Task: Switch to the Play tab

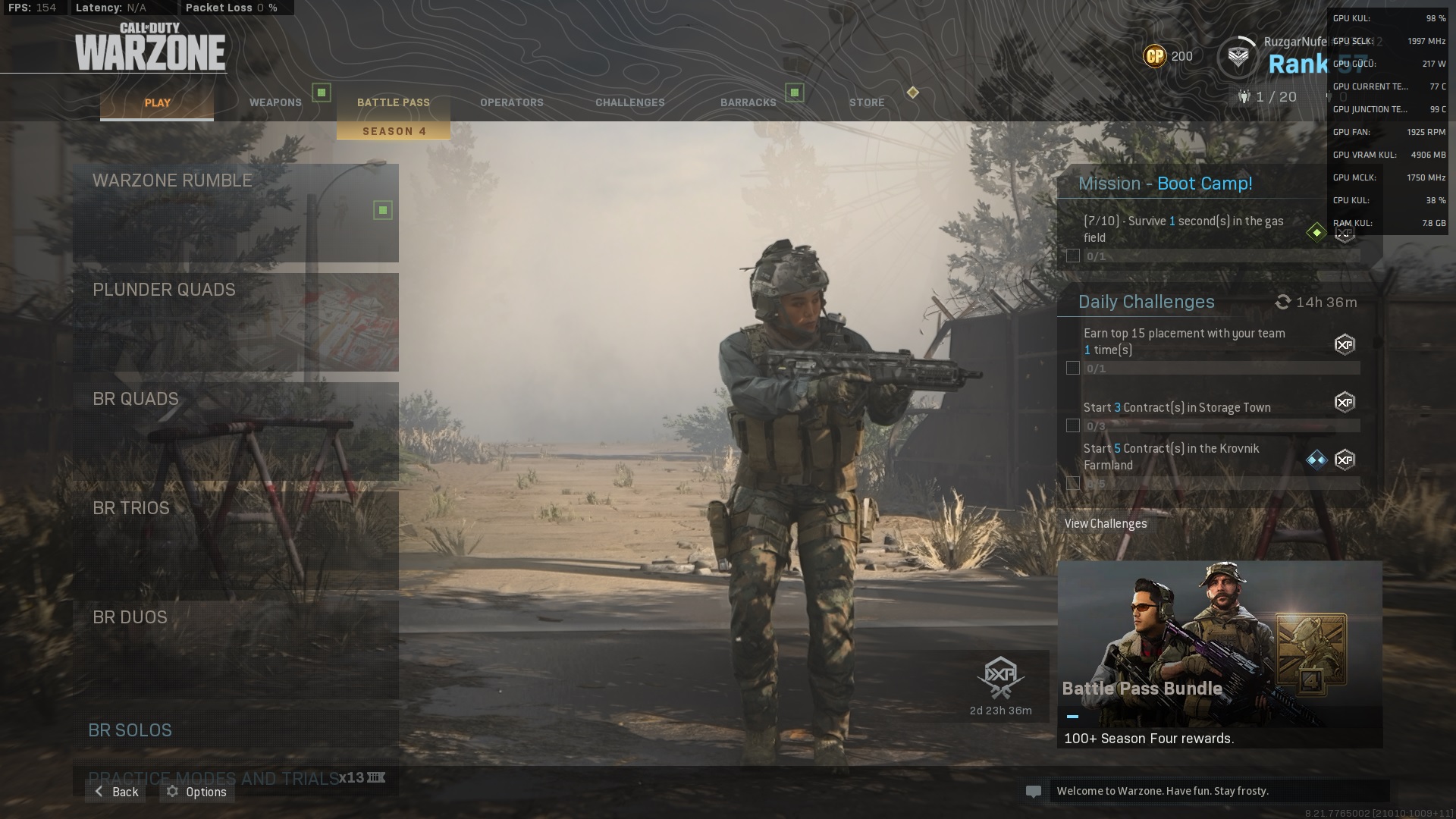Action: [x=157, y=103]
